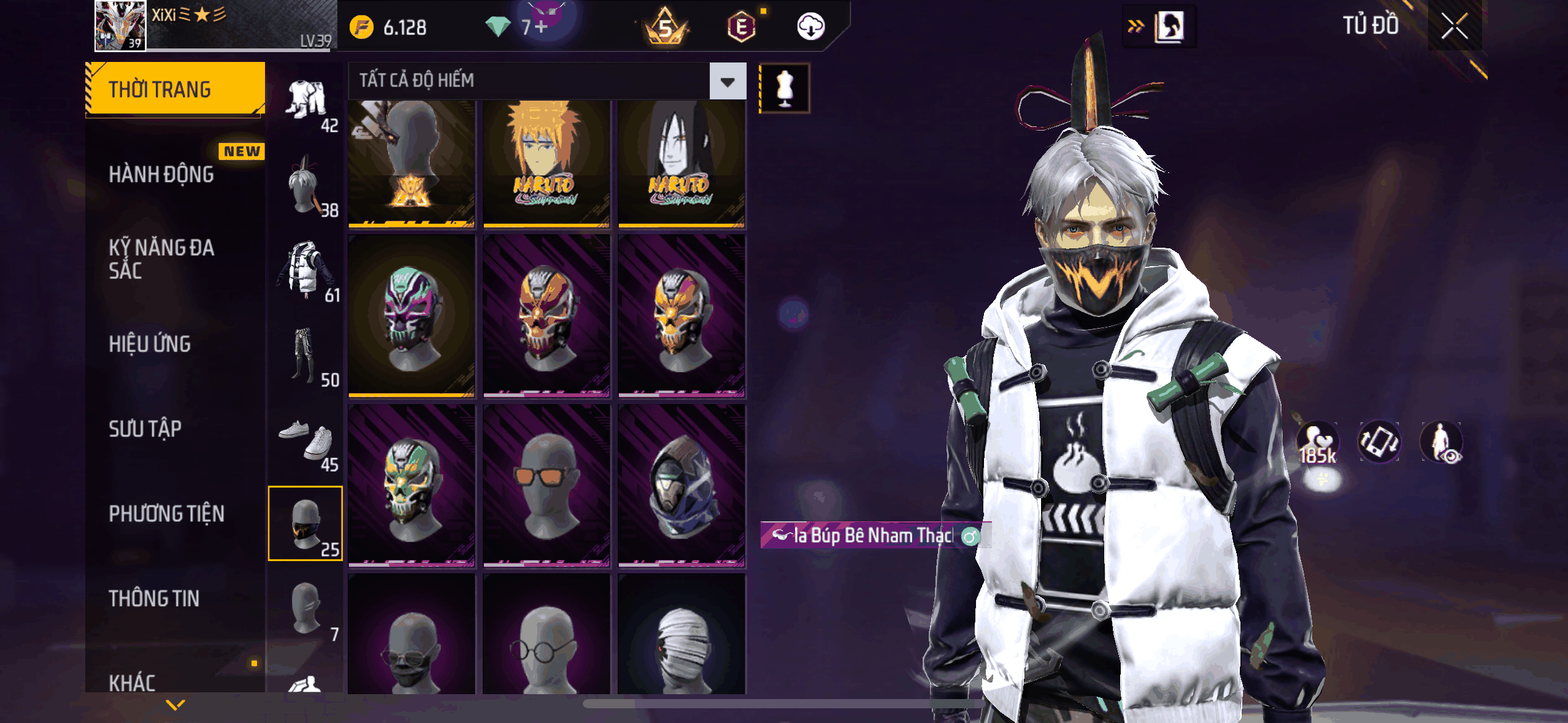Tap the cloud download icon

(x=810, y=27)
